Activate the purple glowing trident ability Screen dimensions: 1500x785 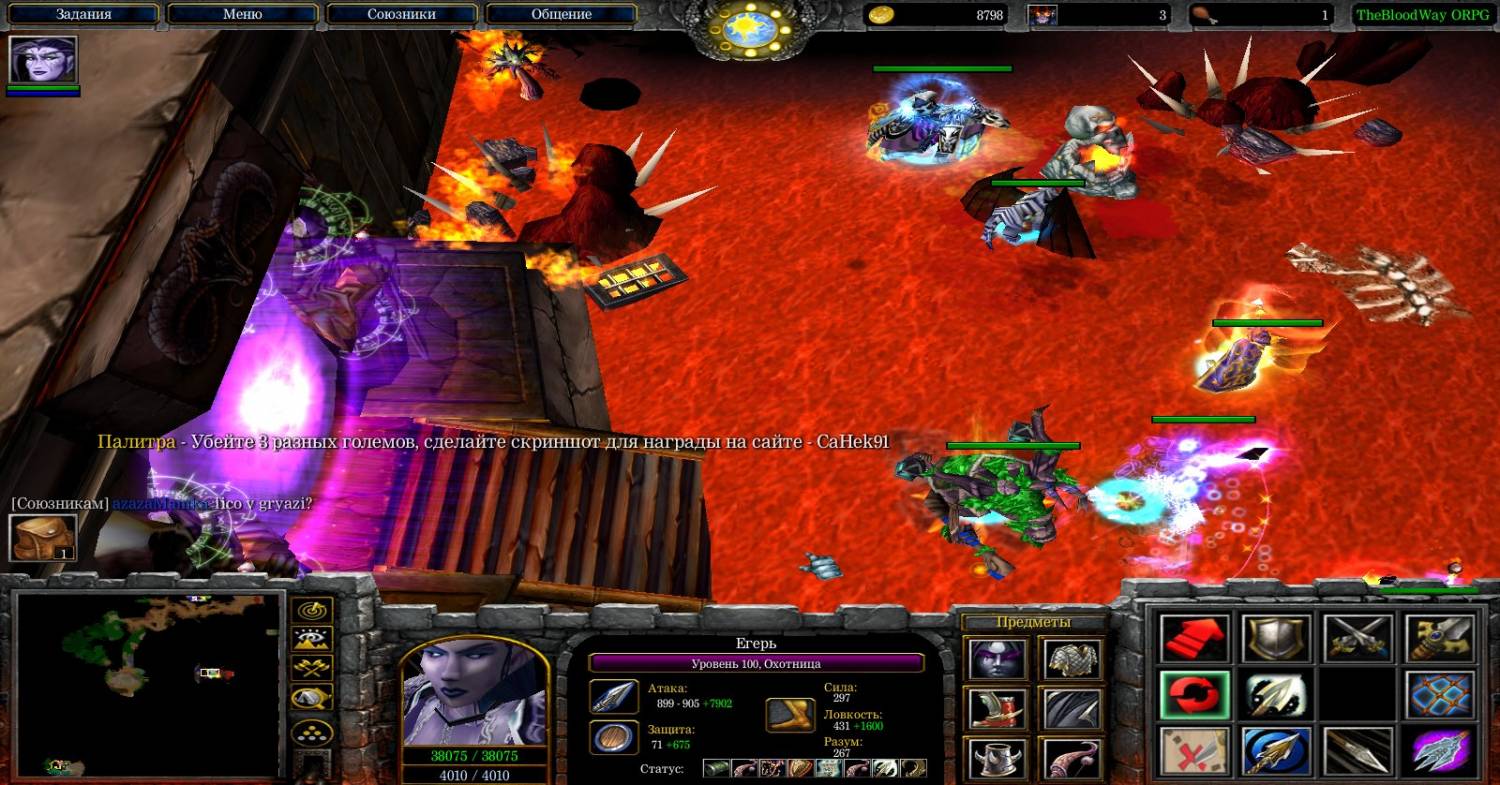pyautogui.click(x=1441, y=751)
